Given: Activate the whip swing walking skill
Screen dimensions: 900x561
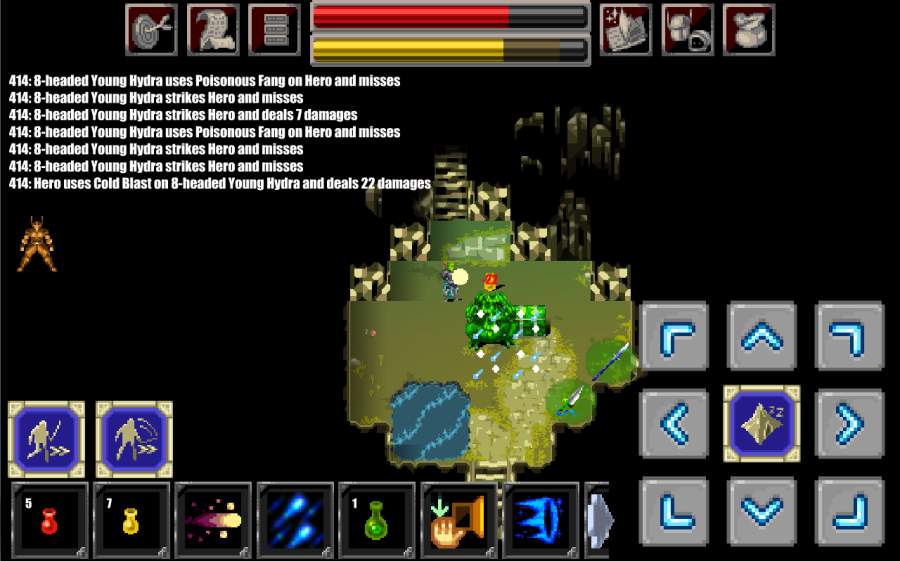Looking at the screenshot, I should 134,439.
